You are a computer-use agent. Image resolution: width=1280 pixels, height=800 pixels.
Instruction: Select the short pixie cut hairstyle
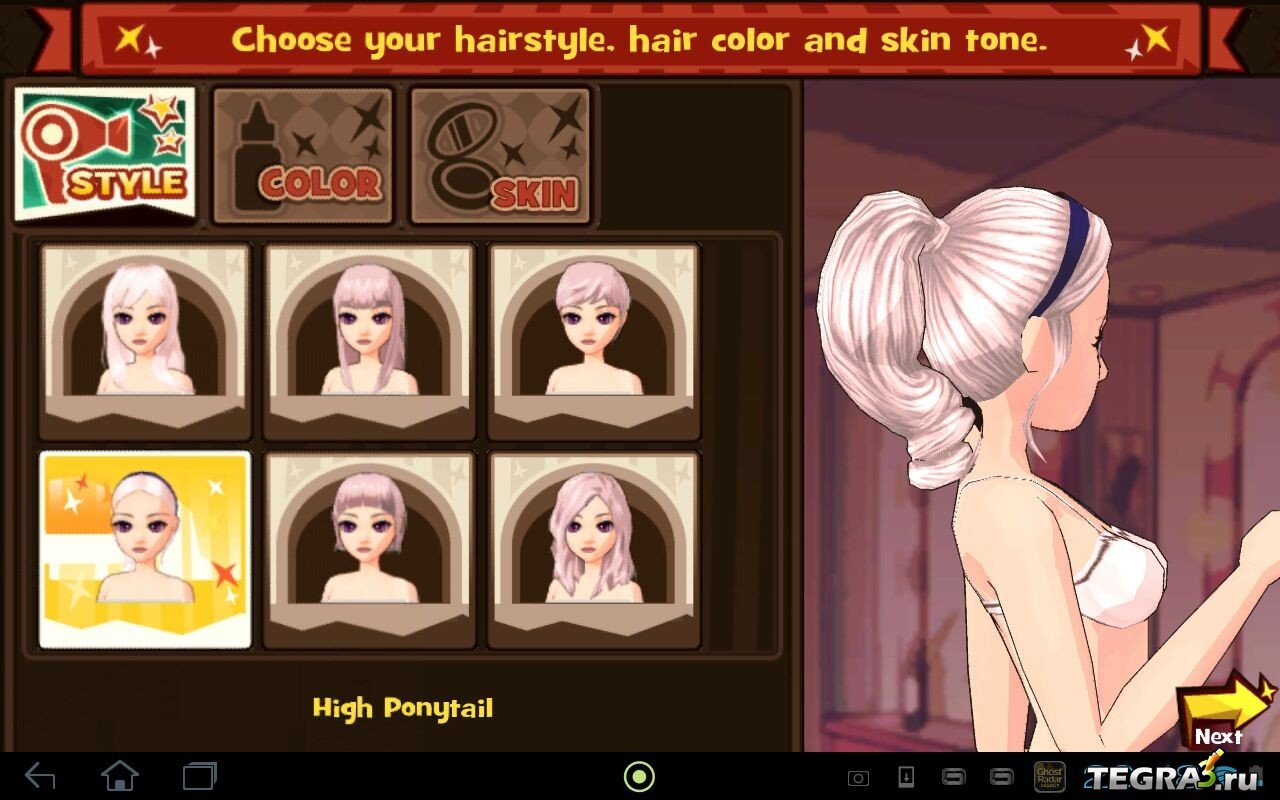[593, 340]
